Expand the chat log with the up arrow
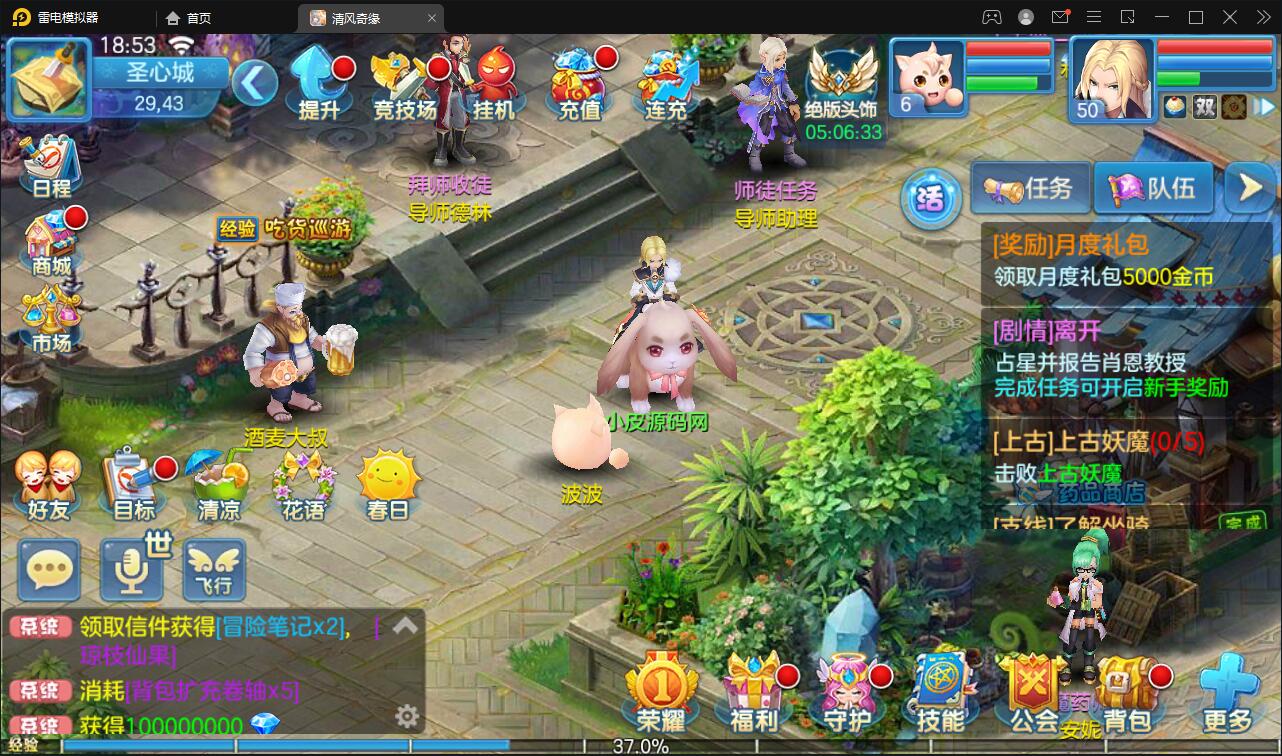Image resolution: width=1282 pixels, height=756 pixels. (404, 625)
